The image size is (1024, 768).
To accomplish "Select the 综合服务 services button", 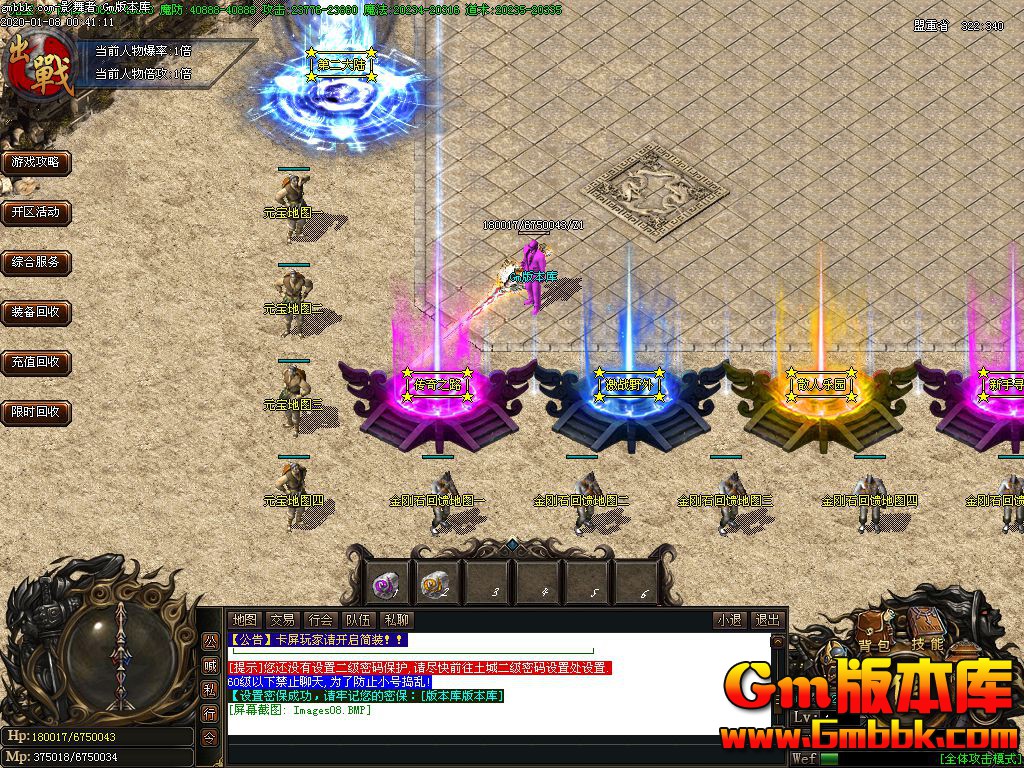I will [x=36, y=262].
